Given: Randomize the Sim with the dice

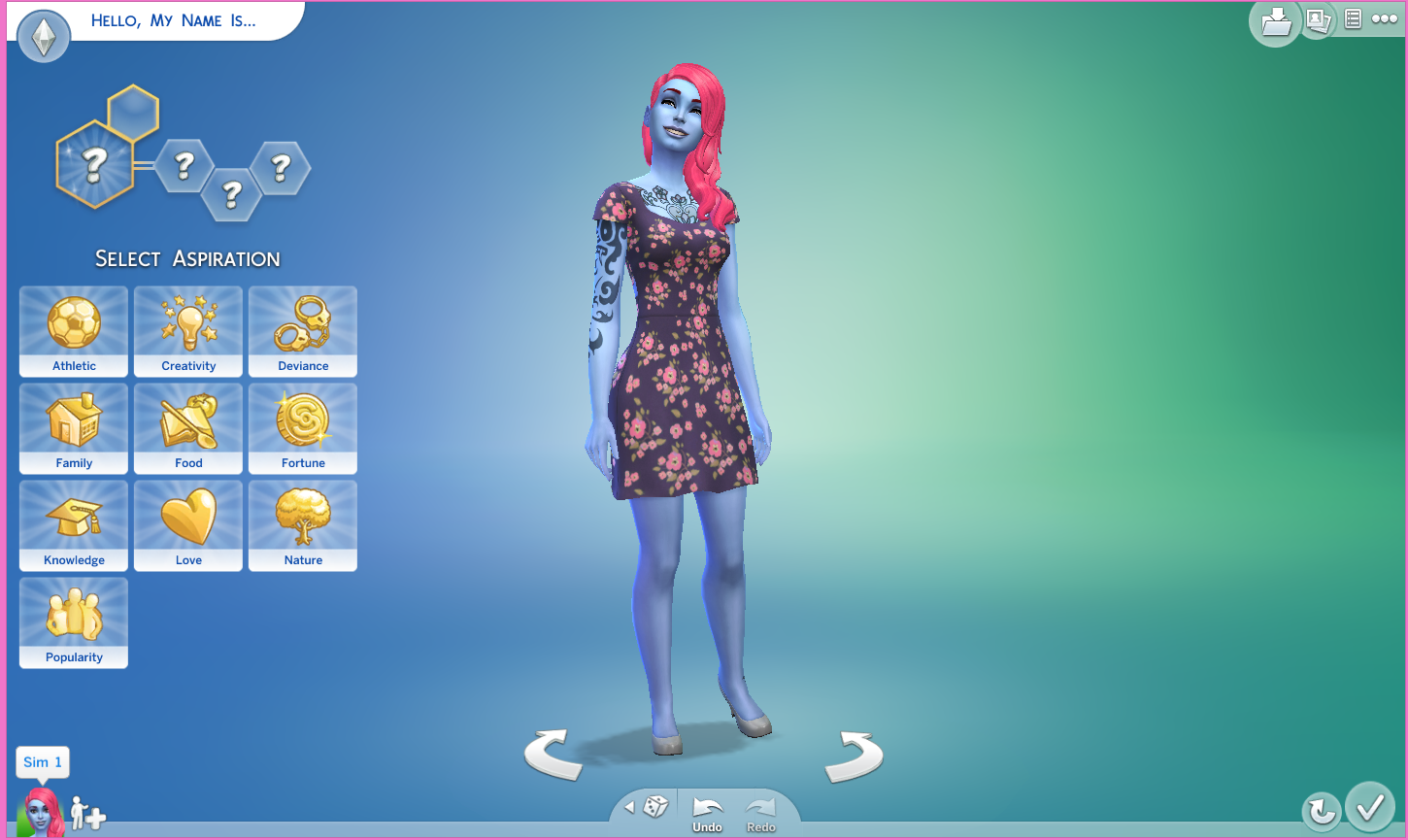Looking at the screenshot, I should click(x=655, y=806).
